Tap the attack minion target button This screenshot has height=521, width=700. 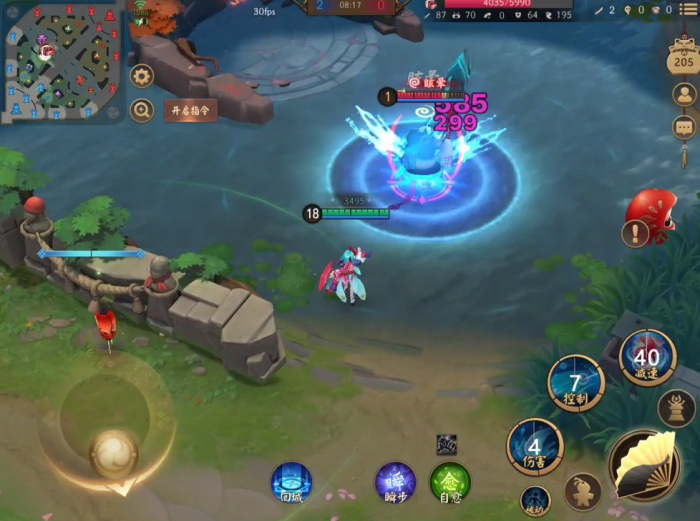point(582,491)
